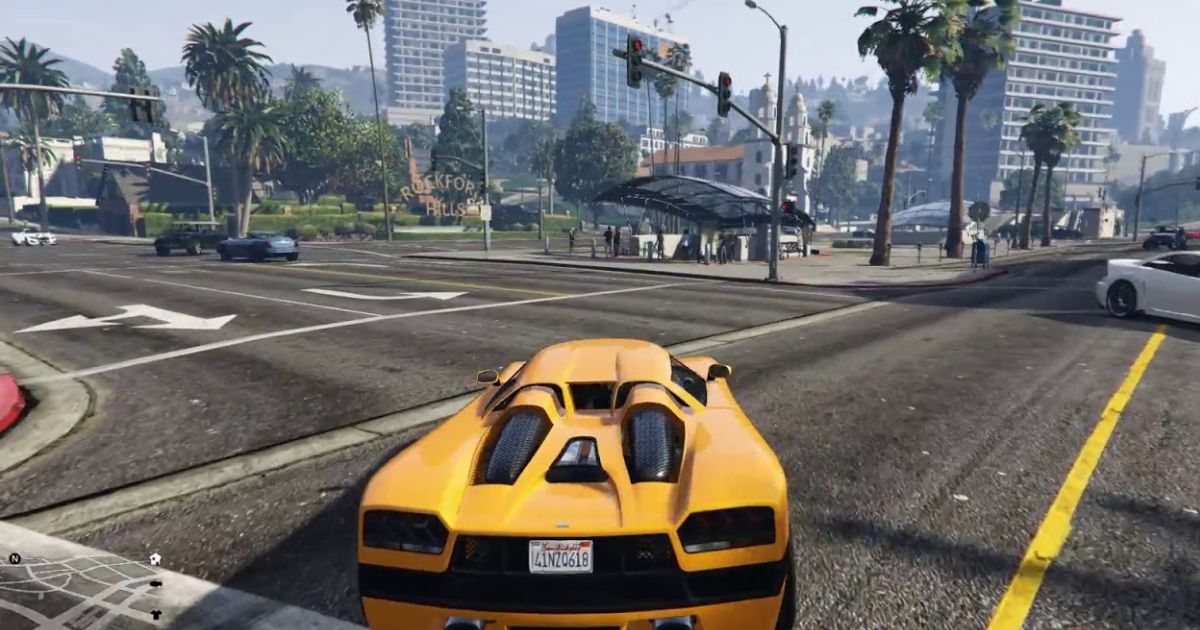Select the clothing store shirt blip
1200x630 pixels.
[156, 614]
